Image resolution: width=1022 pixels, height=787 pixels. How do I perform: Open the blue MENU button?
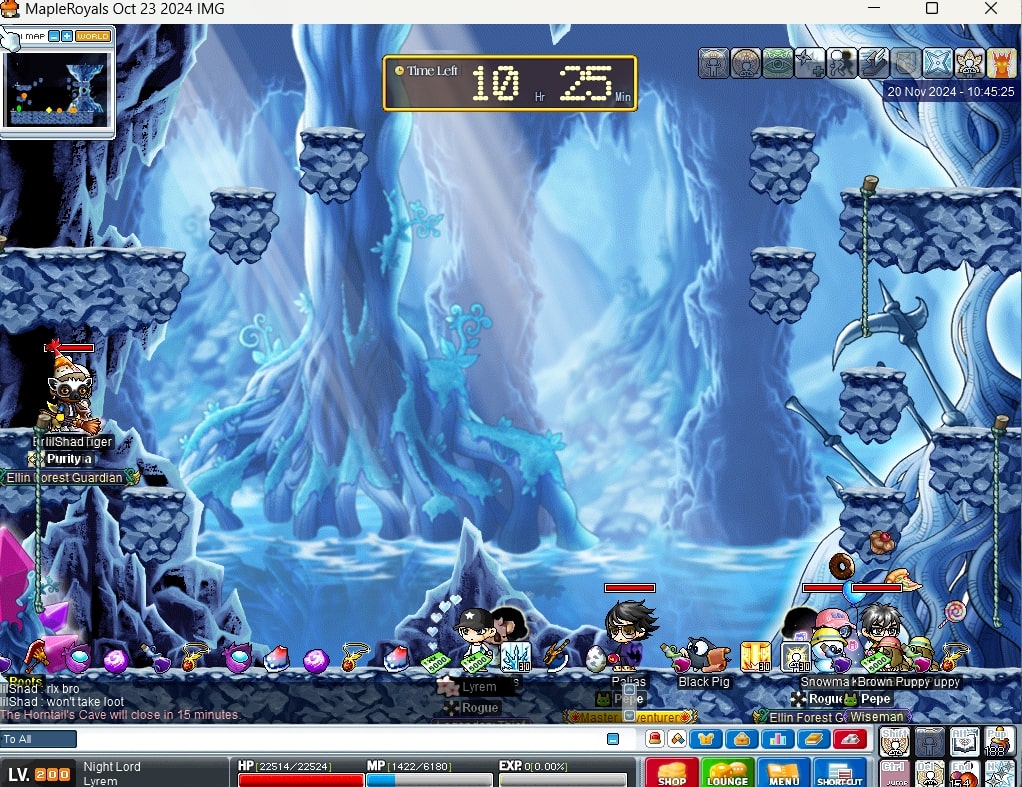(783, 772)
